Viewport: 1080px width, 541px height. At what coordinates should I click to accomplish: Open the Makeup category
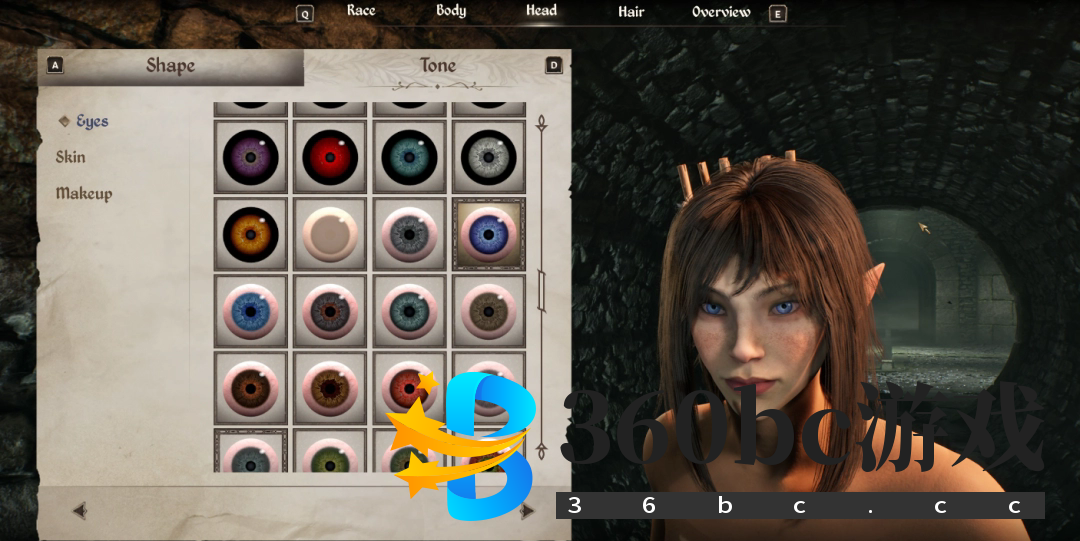84,193
